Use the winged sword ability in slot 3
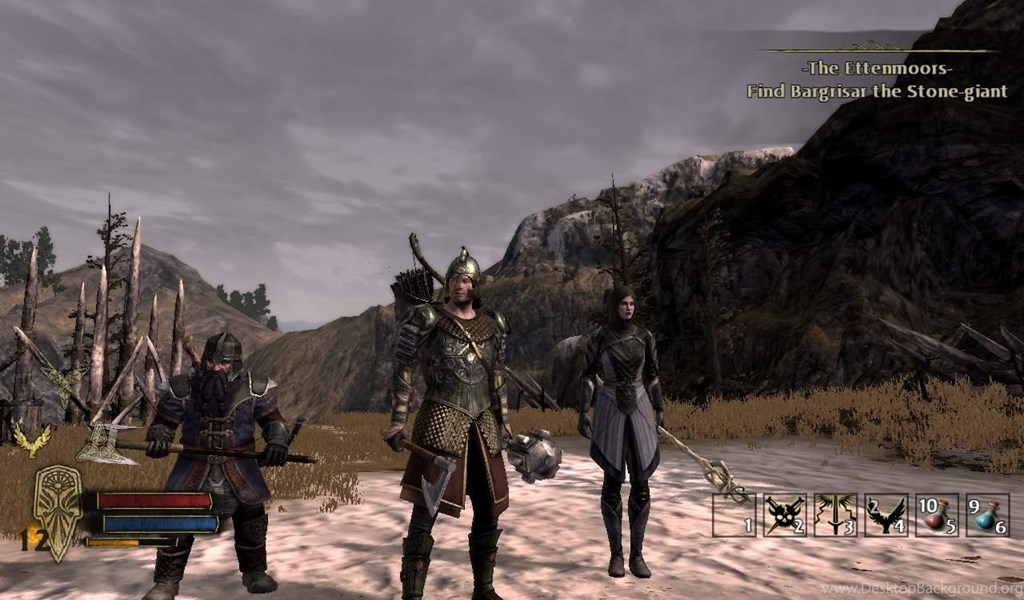The height and width of the screenshot is (600, 1024). pyautogui.click(x=836, y=515)
